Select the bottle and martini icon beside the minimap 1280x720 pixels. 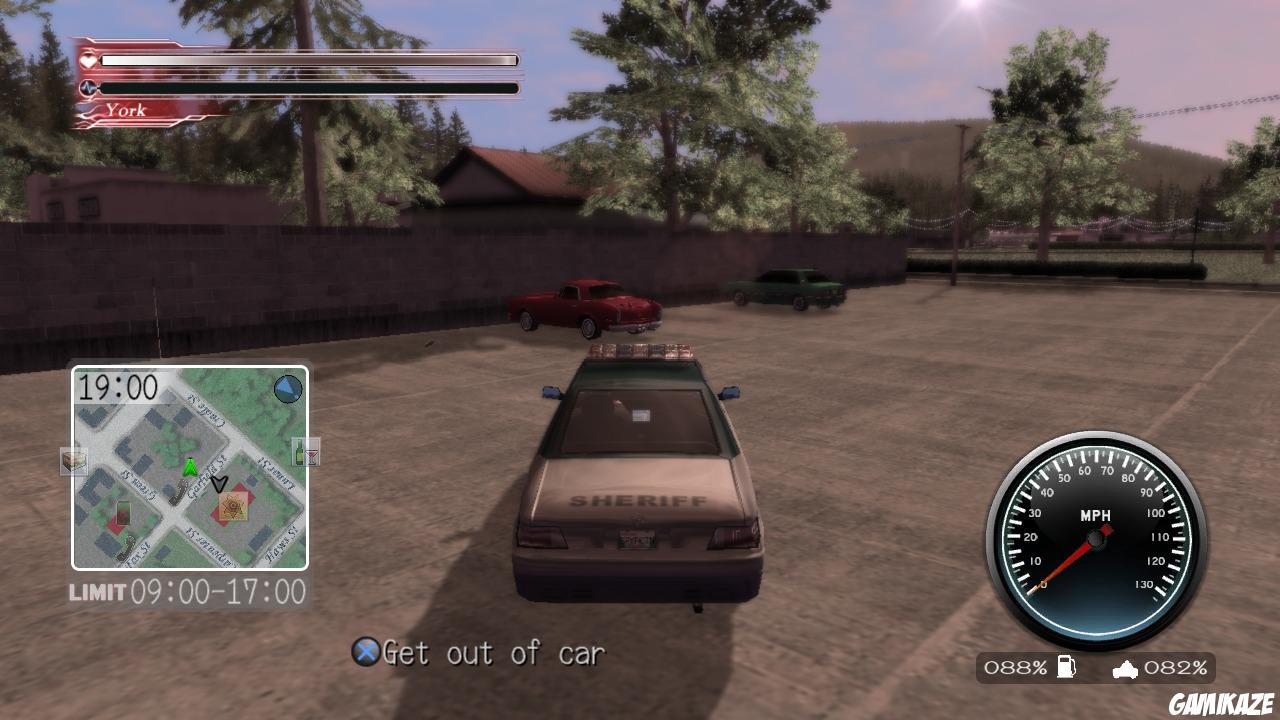(305, 452)
